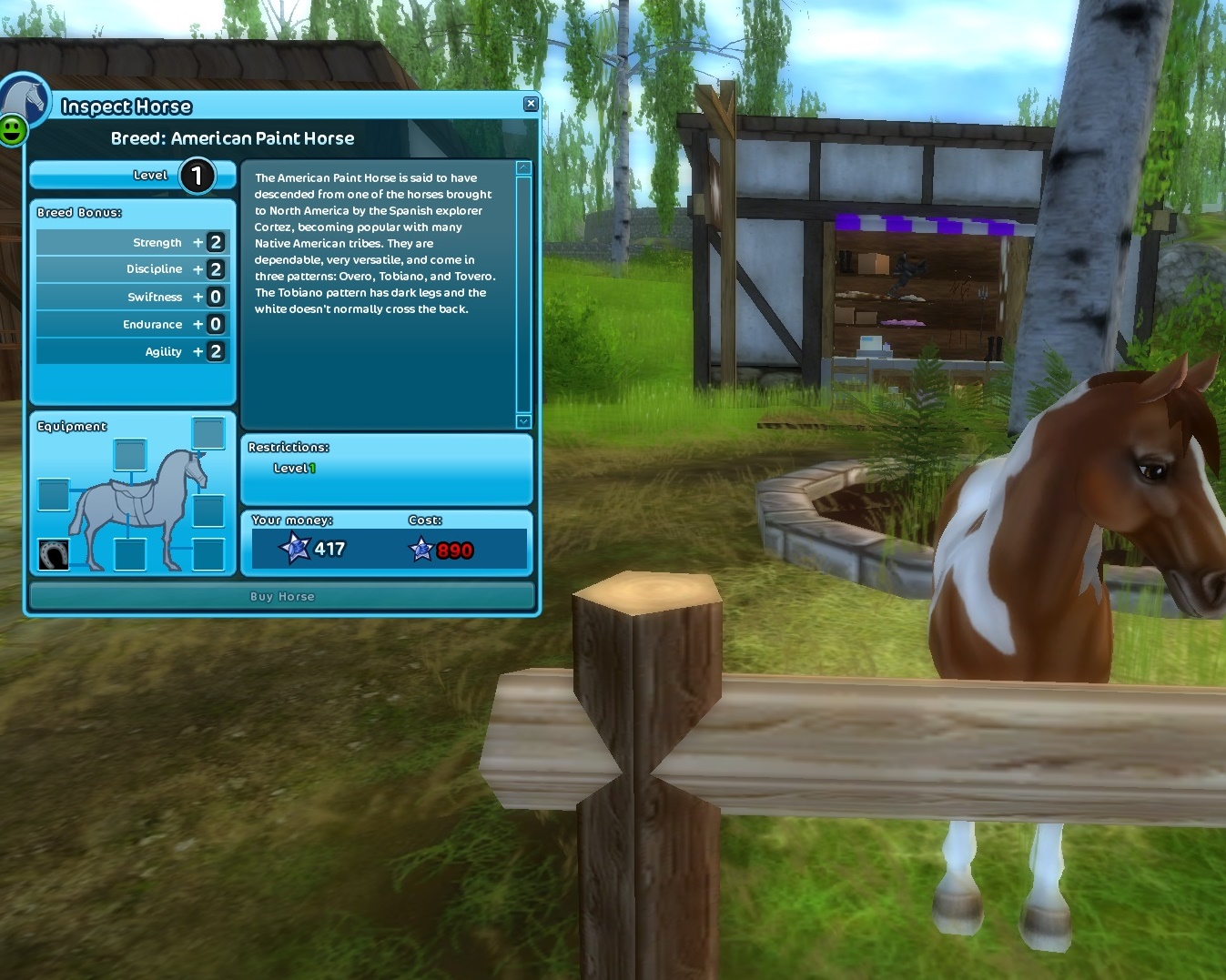Select the empty saddle equipment slot

click(128, 455)
